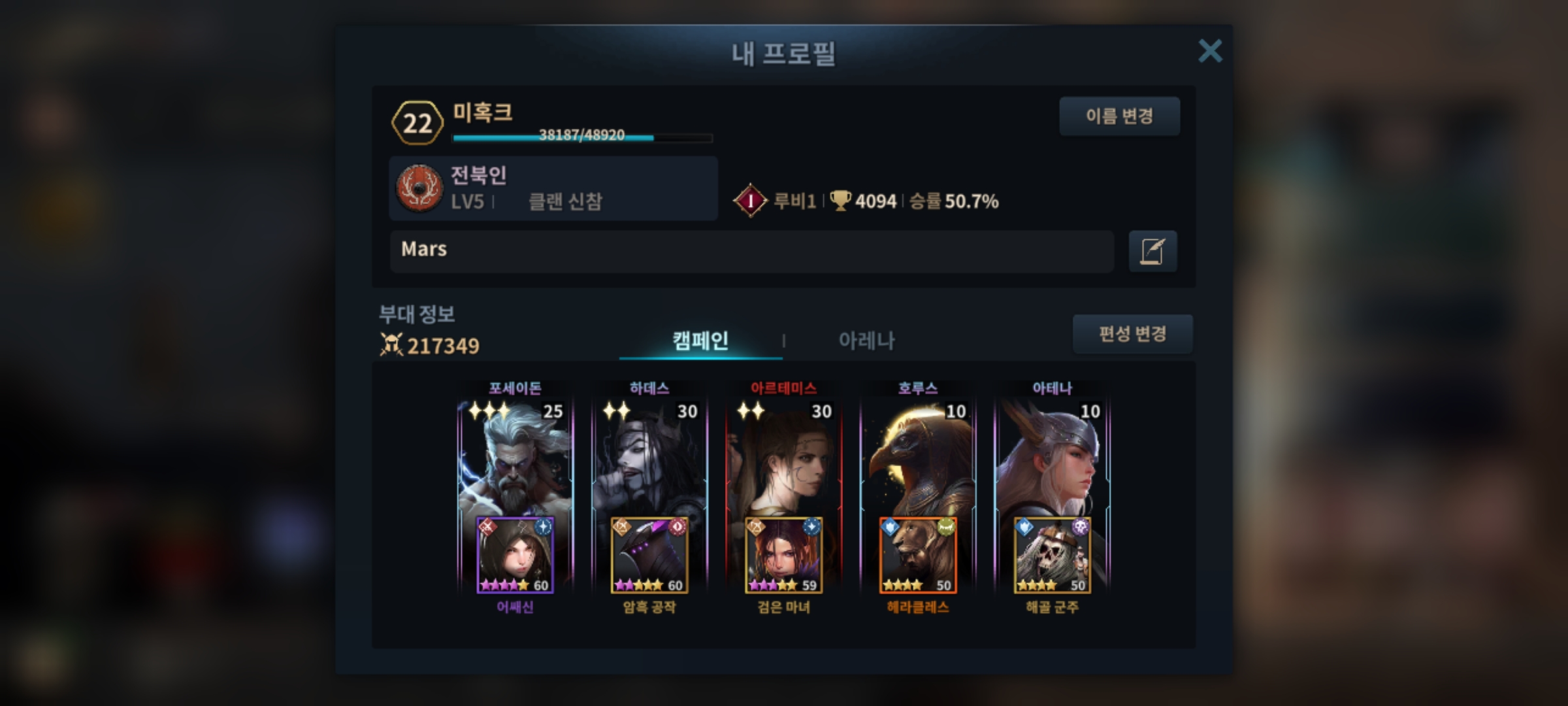
Task: Close the My Profile window
Action: point(1209,51)
